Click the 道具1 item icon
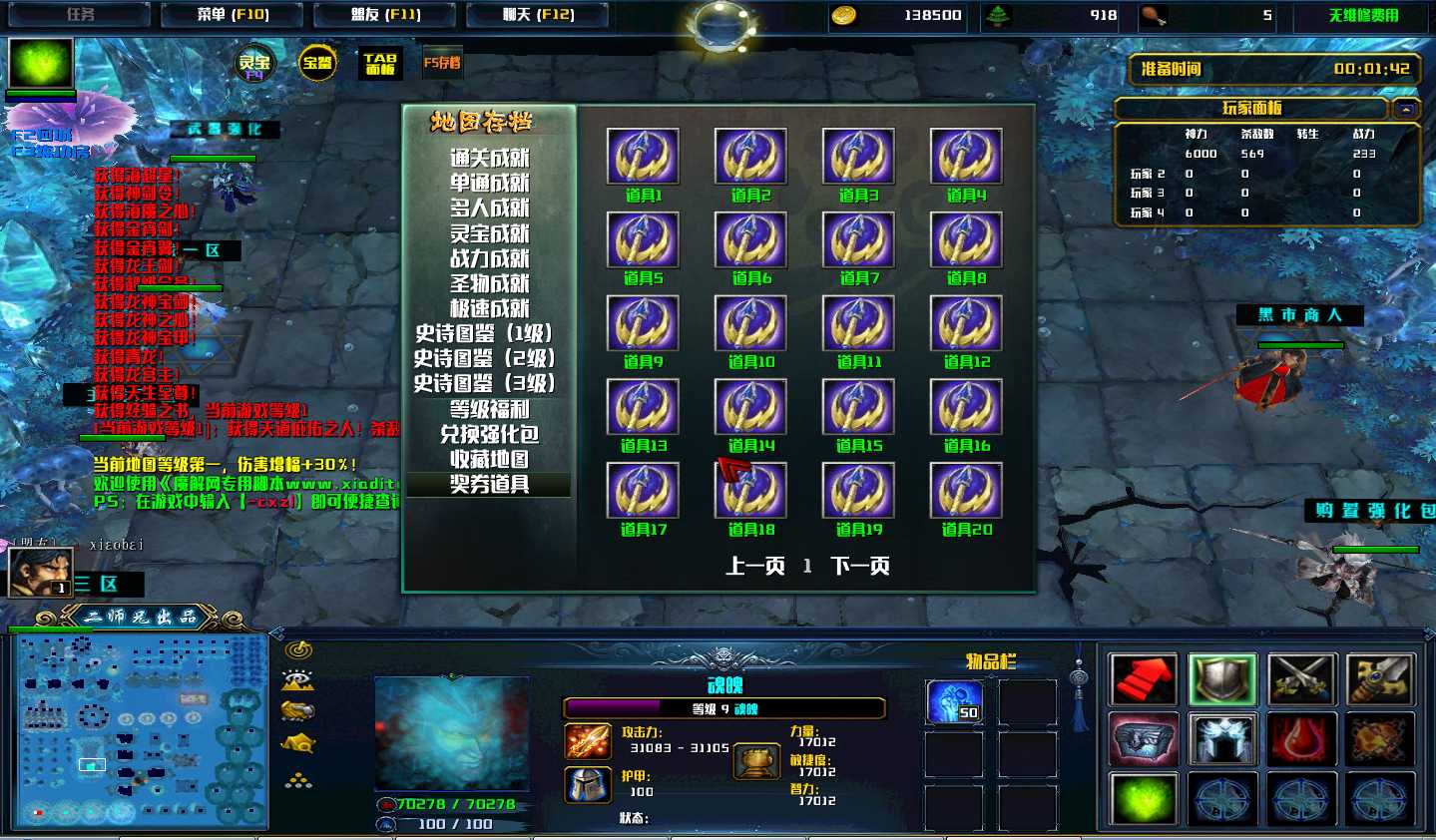1436x840 pixels. point(643,157)
